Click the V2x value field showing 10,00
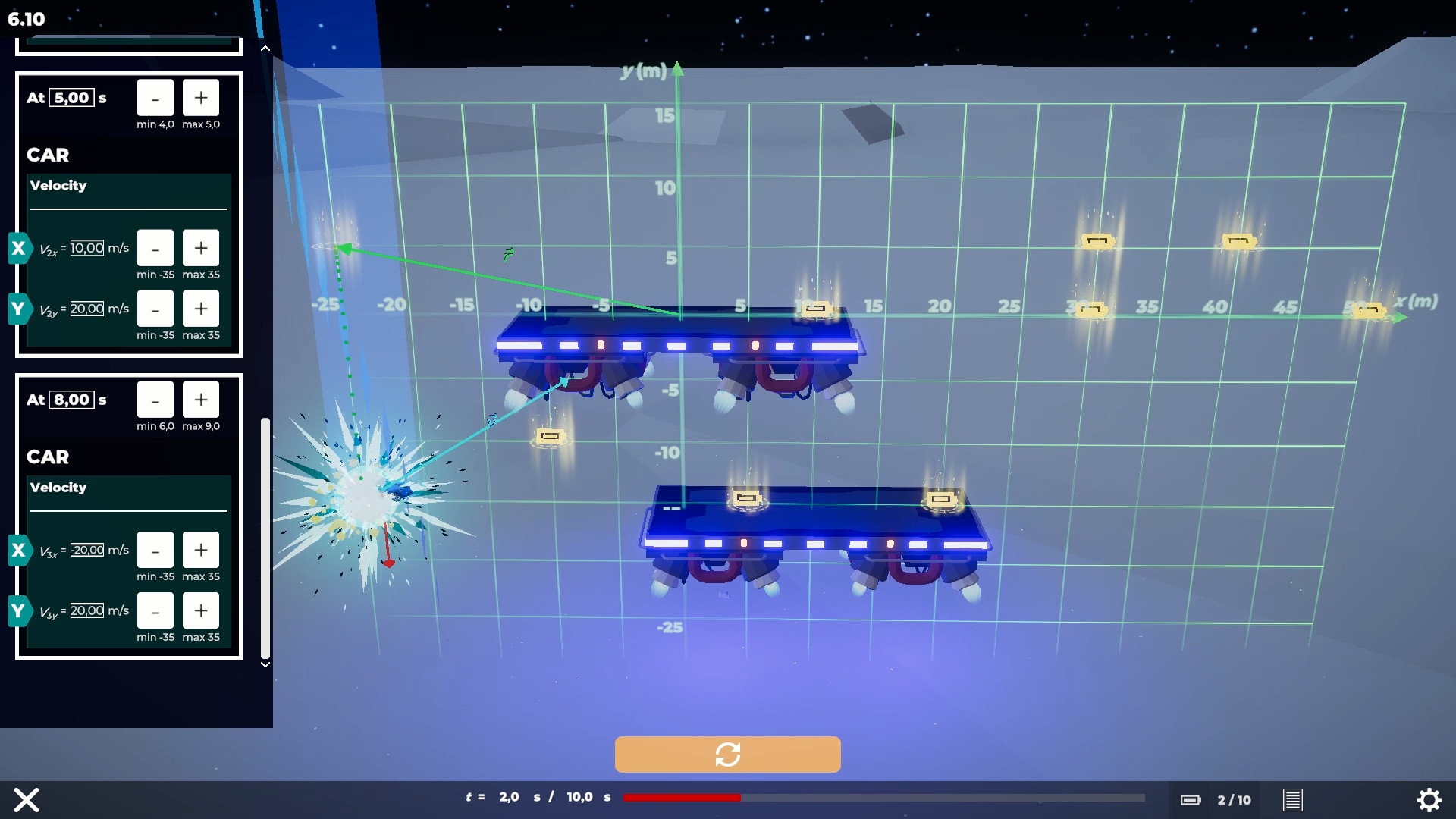Screen dimensions: 1456x819 click(x=87, y=247)
